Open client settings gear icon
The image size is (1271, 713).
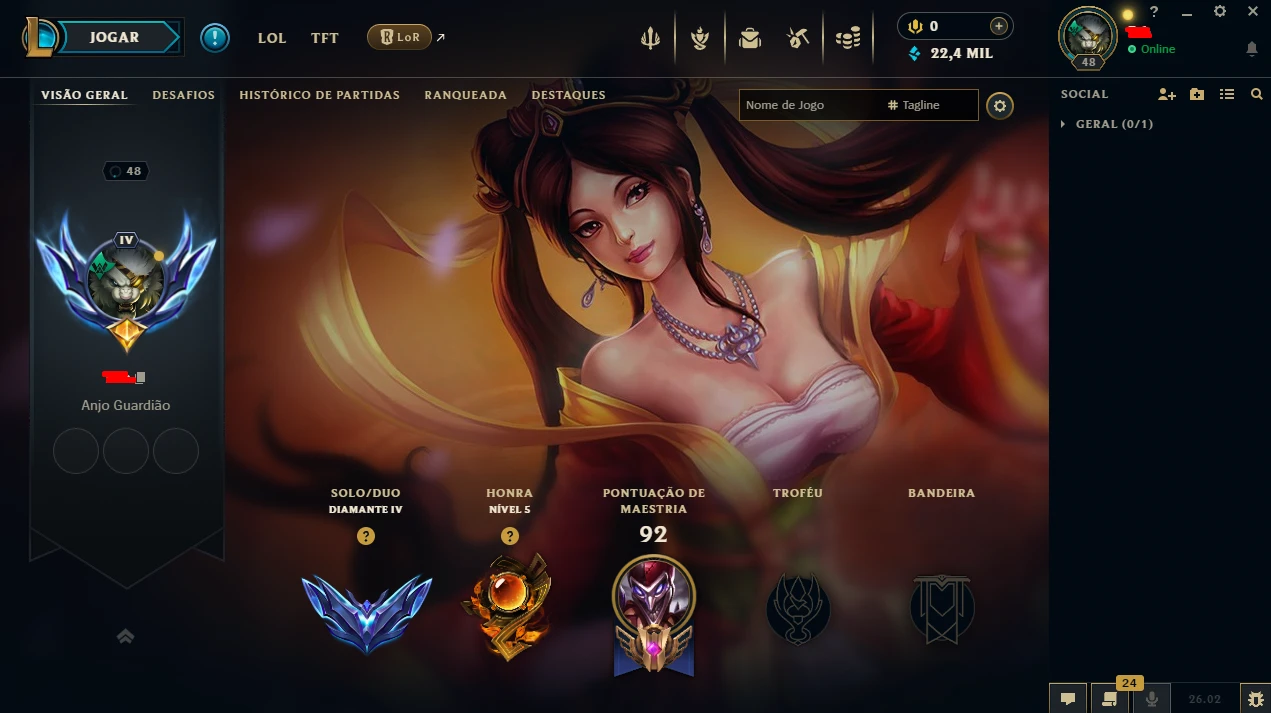(1219, 12)
